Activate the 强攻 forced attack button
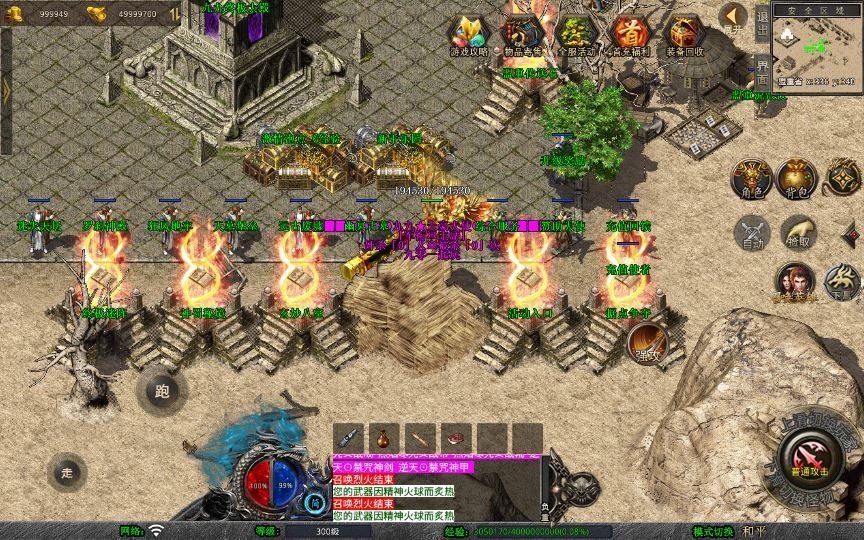864x540 pixels. click(647, 343)
